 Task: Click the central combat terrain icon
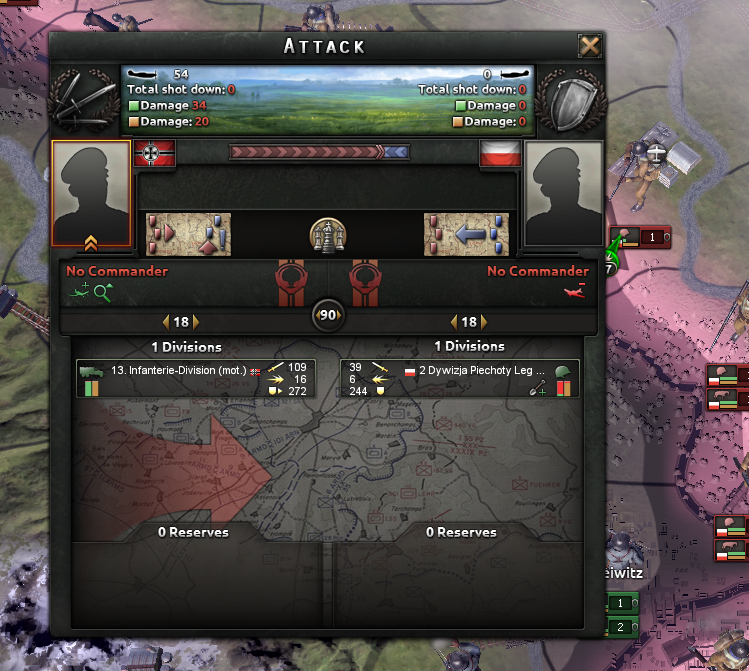tap(328, 234)
